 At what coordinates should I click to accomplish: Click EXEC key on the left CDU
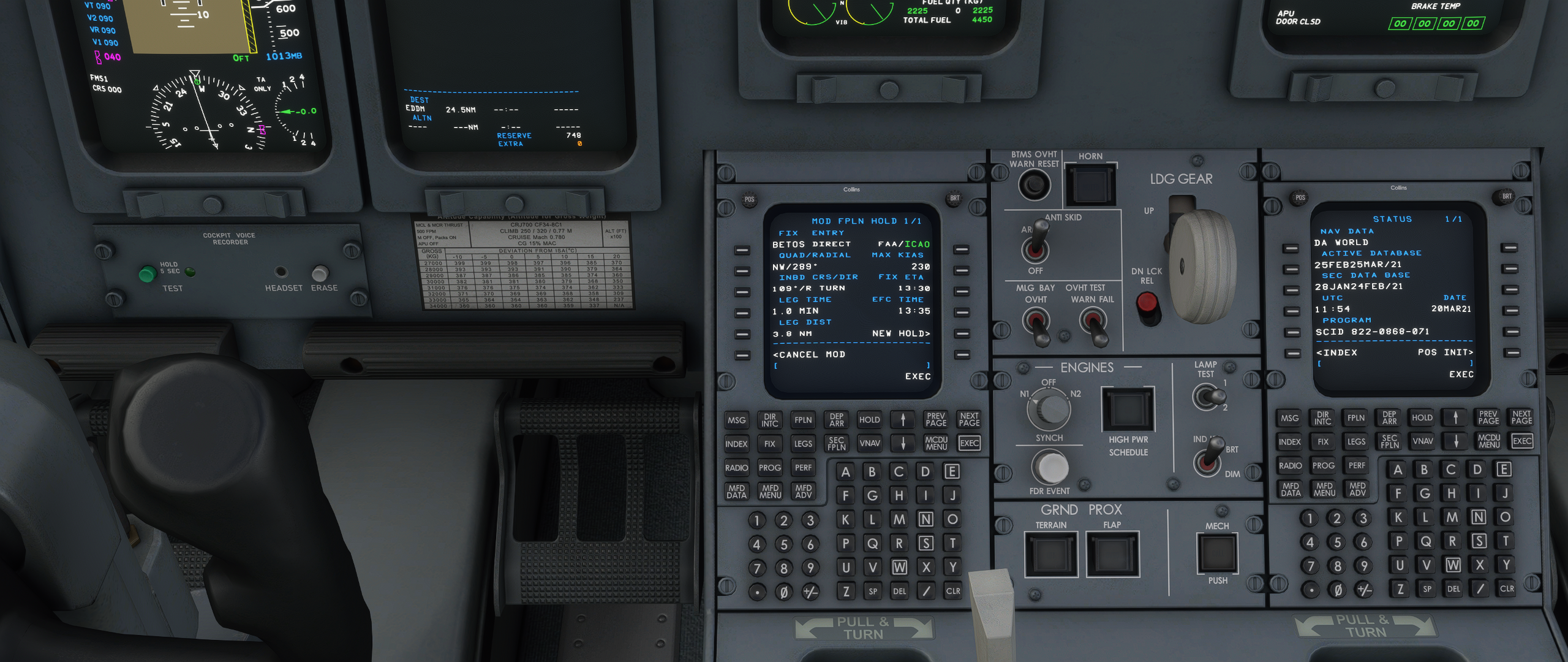point(969,443)
